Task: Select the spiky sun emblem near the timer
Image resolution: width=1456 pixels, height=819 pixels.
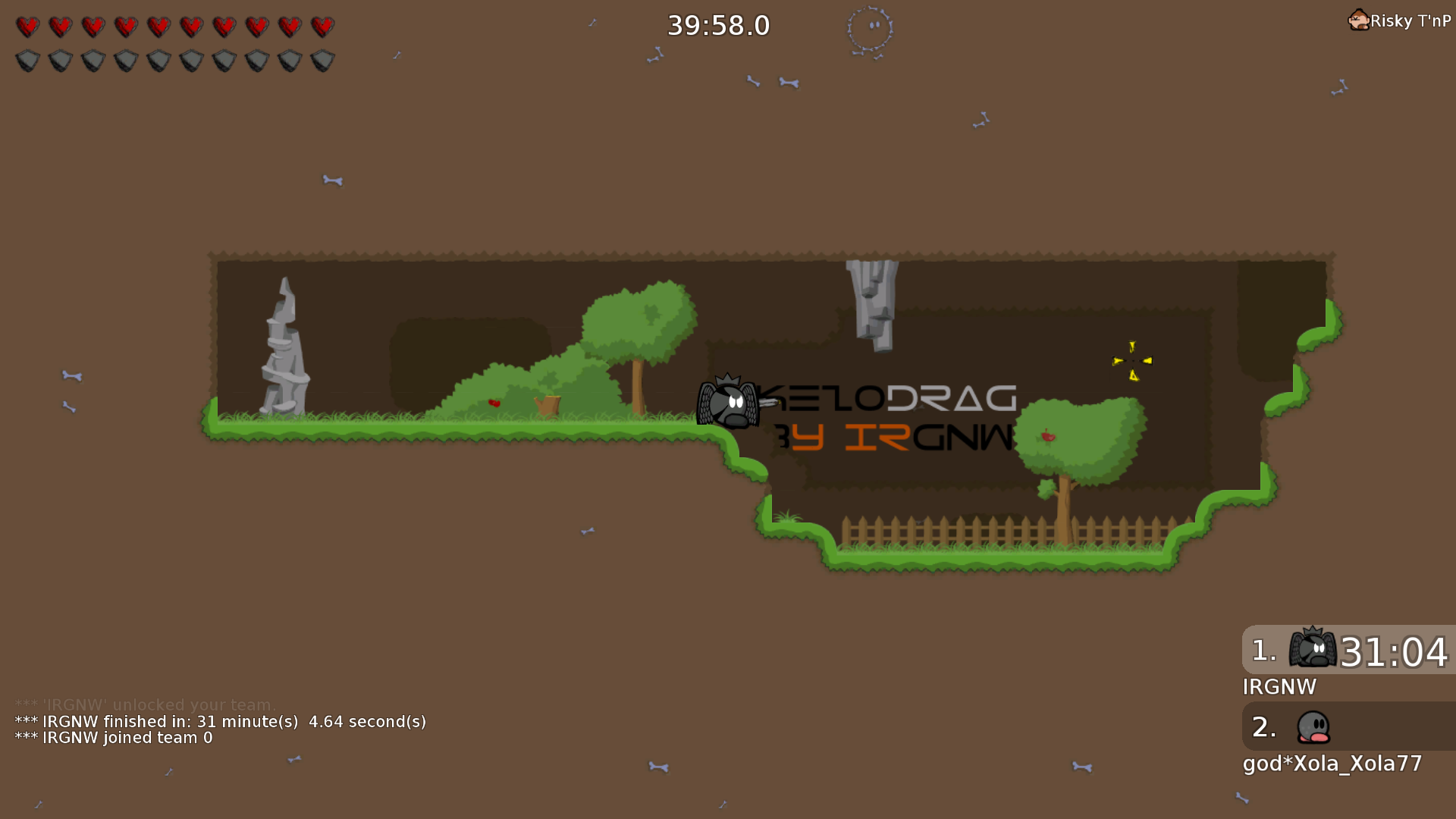Action: 871,26
